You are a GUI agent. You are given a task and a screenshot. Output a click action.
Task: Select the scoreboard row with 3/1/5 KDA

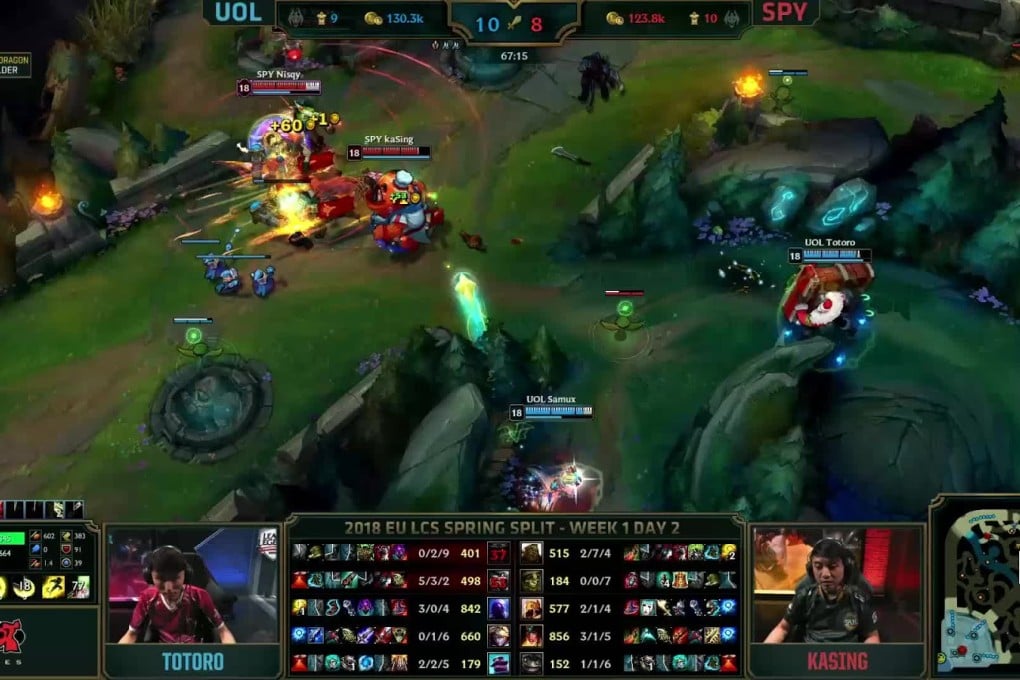tap(628, 635)
